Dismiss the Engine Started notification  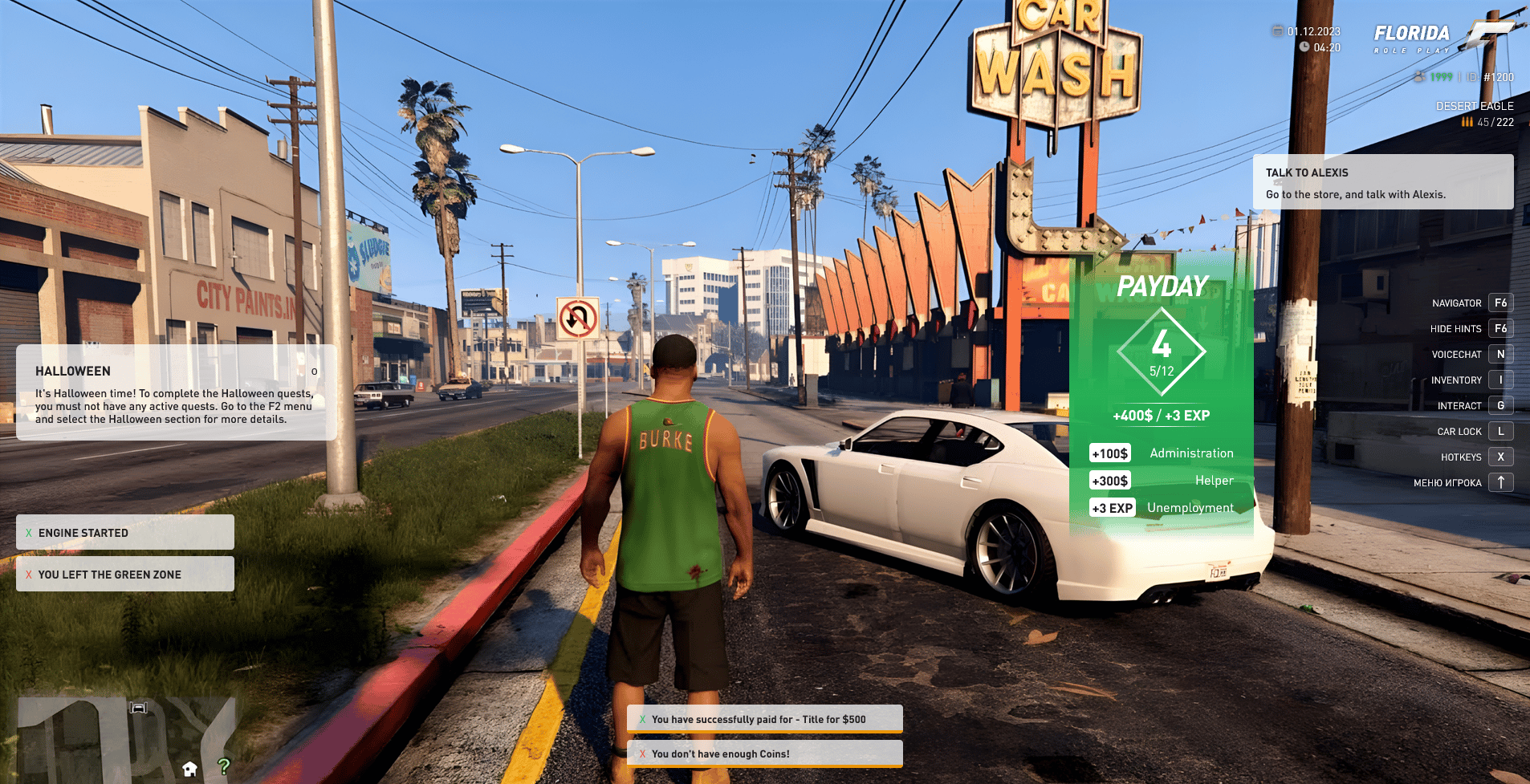(x=29, y=533)
